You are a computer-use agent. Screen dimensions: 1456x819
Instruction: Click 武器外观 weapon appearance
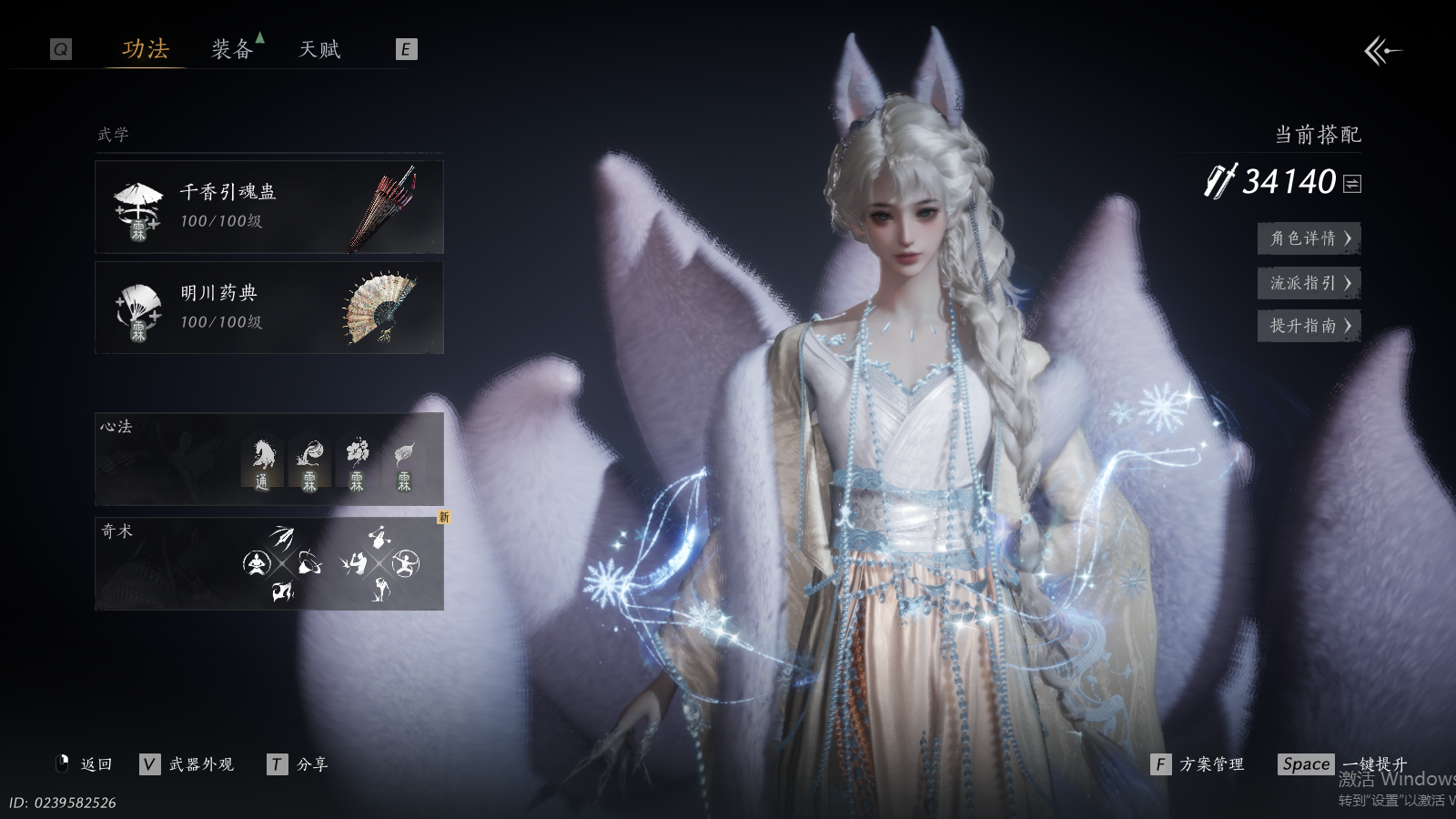pos(189,764)
